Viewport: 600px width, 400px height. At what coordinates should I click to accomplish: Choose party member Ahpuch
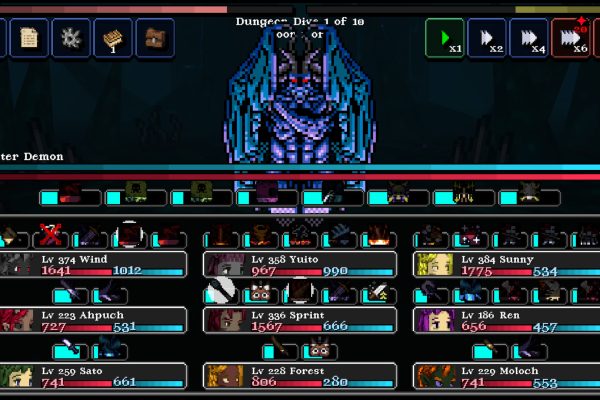coord(93,320)
